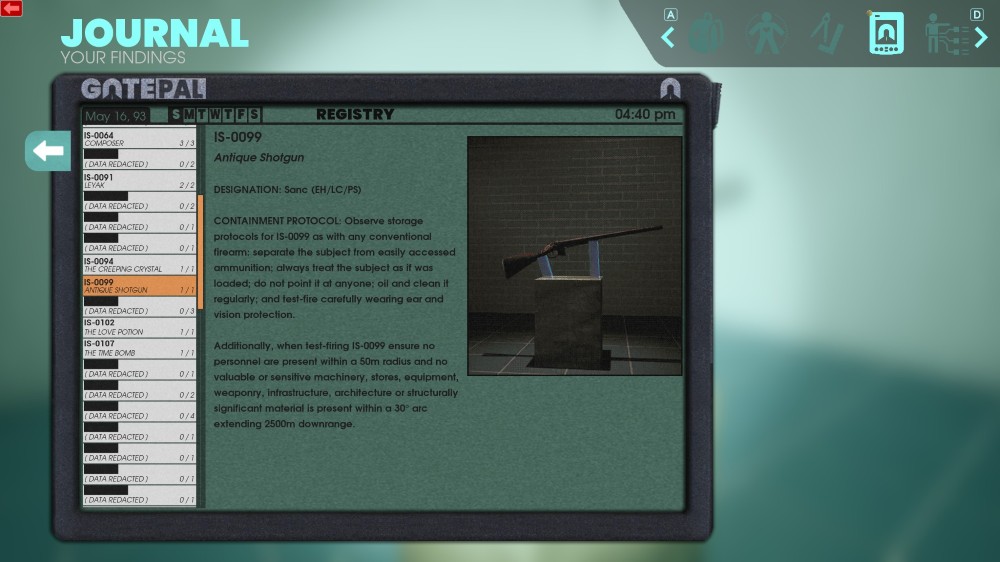
Task: Open the IS-0102 Love Potion entry
Action: click(x=139, y=328)
